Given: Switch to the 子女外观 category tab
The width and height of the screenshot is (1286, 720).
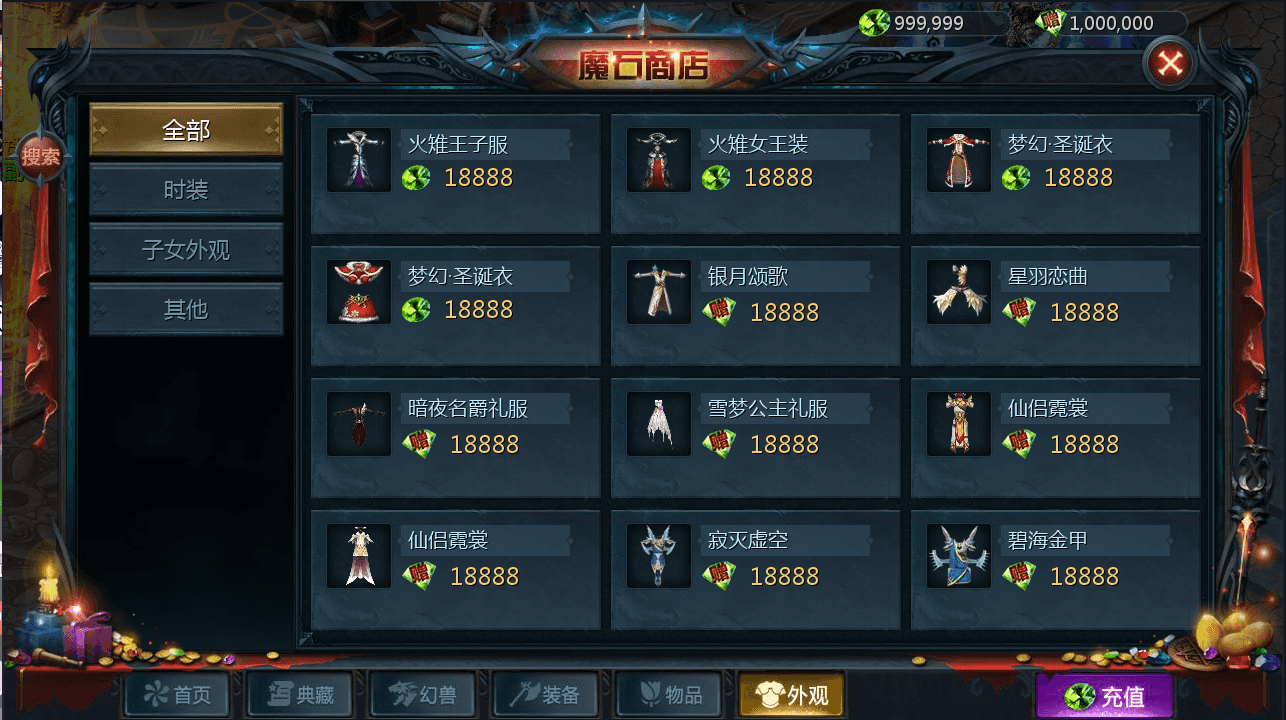Looking at the screenshot, I should (185, 248).
